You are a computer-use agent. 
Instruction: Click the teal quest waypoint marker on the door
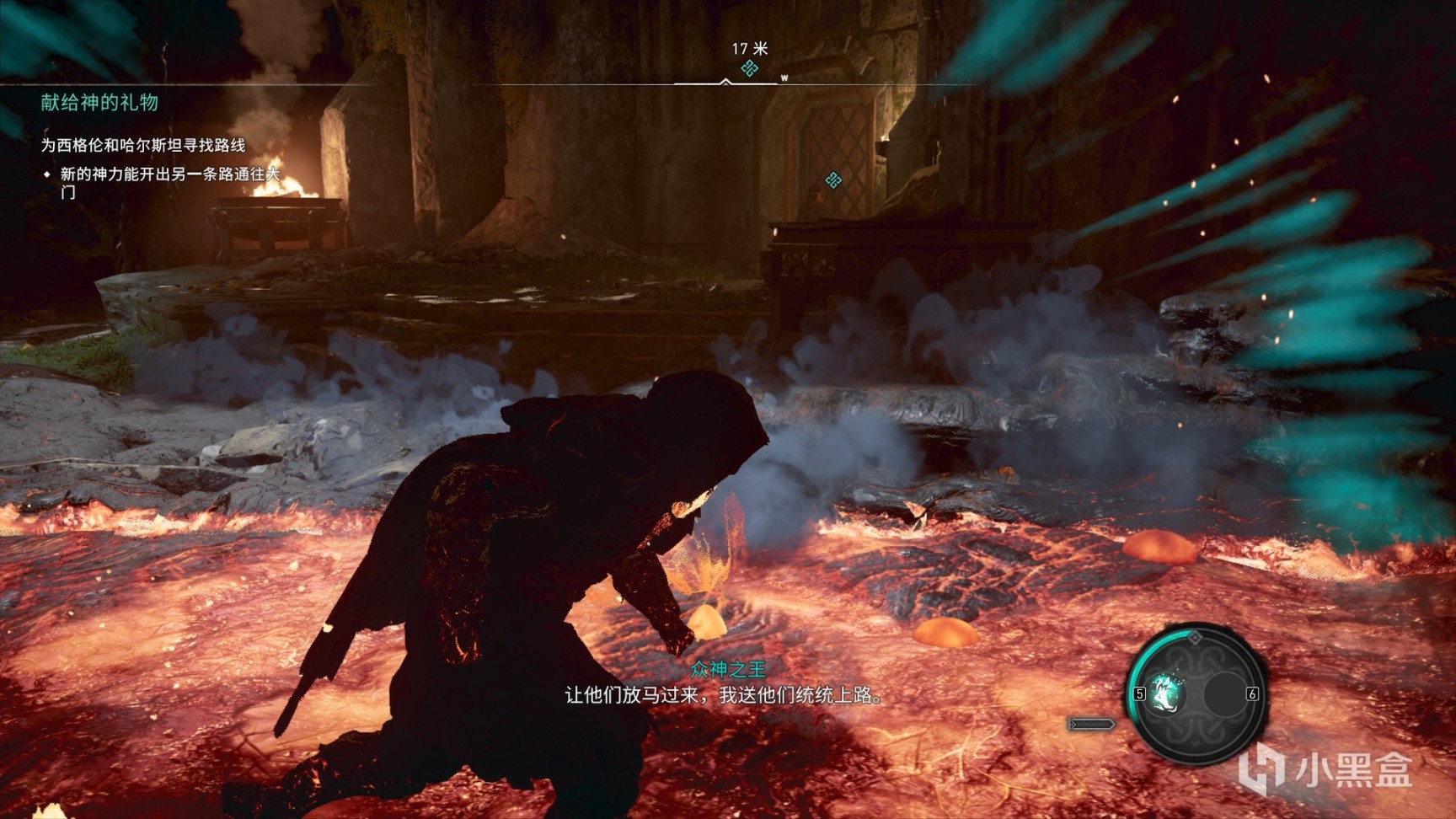tap(833, 179)
